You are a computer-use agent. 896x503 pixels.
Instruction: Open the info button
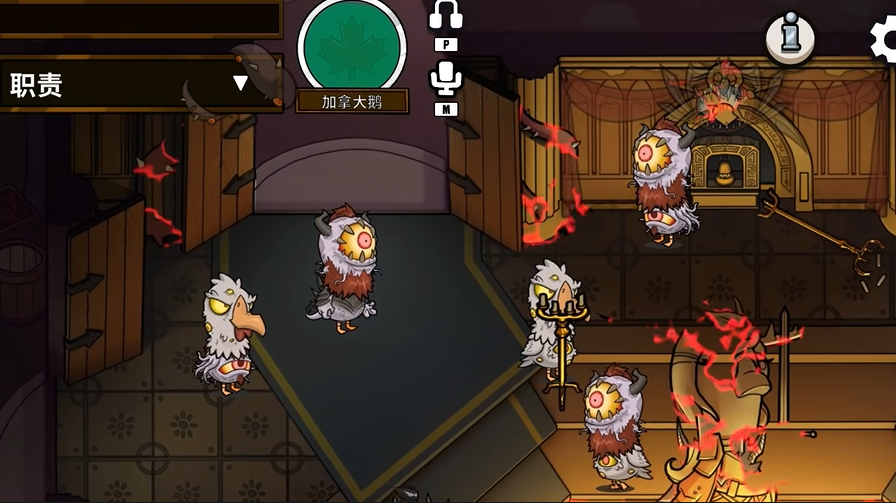click(x=789, y=39)
